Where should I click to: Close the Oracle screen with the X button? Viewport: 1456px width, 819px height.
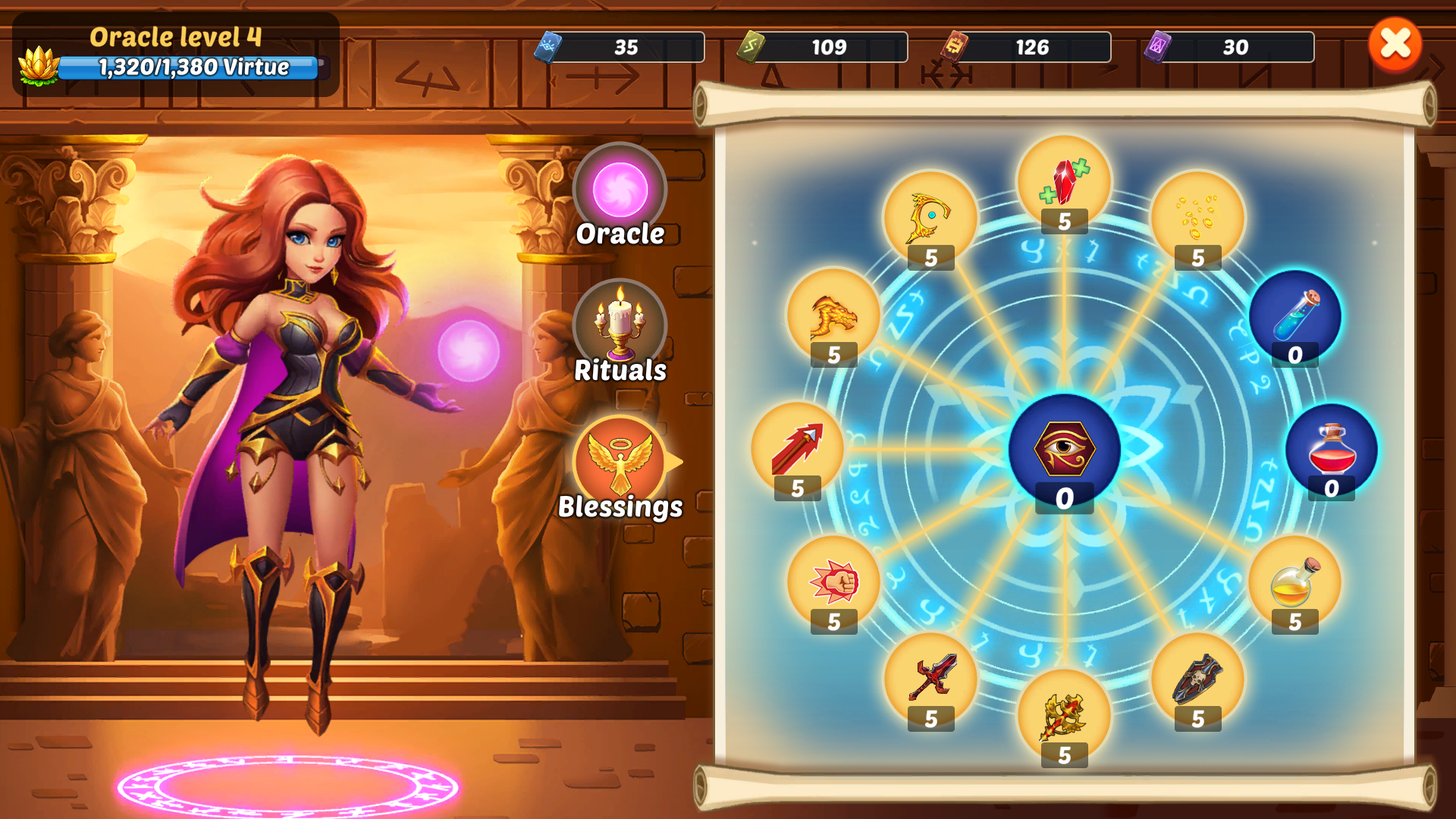pyautogui.click(x=1395, y=44)
